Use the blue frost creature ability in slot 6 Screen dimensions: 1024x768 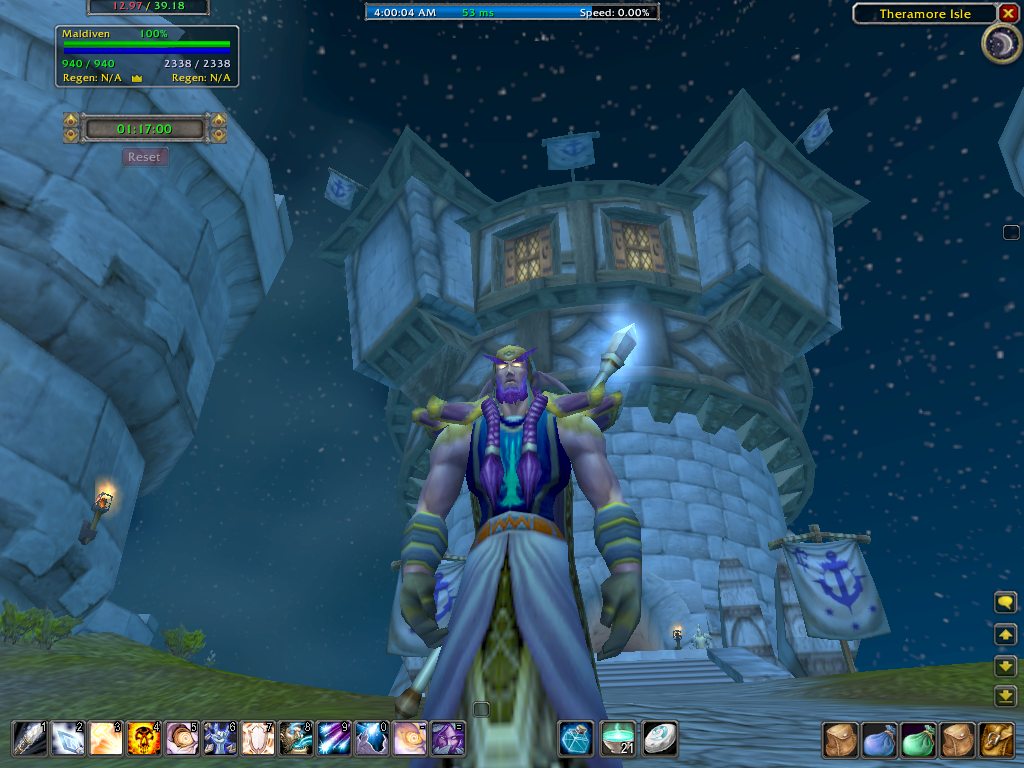[x=219, y=739]
